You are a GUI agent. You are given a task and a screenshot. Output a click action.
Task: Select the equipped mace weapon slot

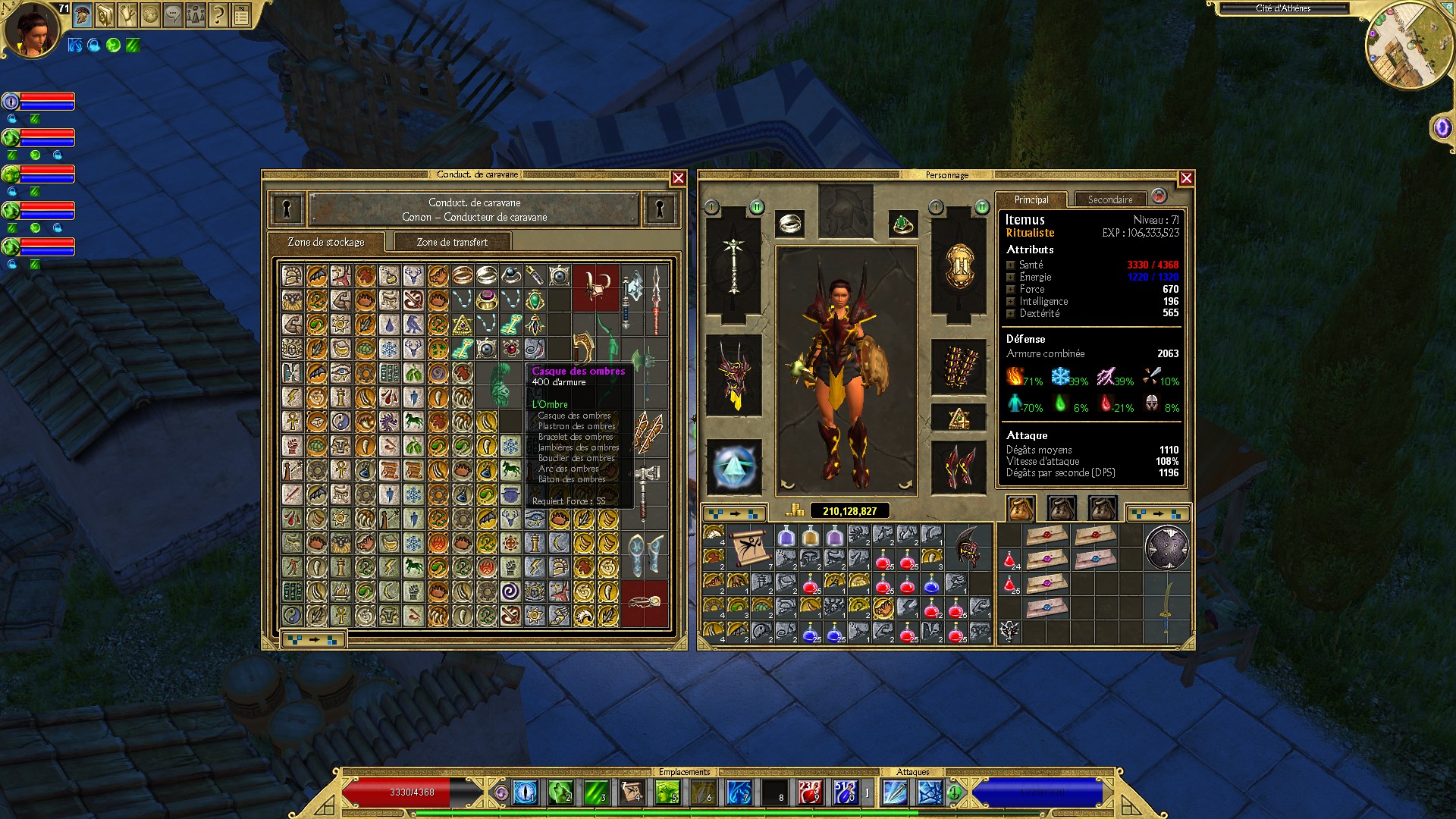[733, 265]
